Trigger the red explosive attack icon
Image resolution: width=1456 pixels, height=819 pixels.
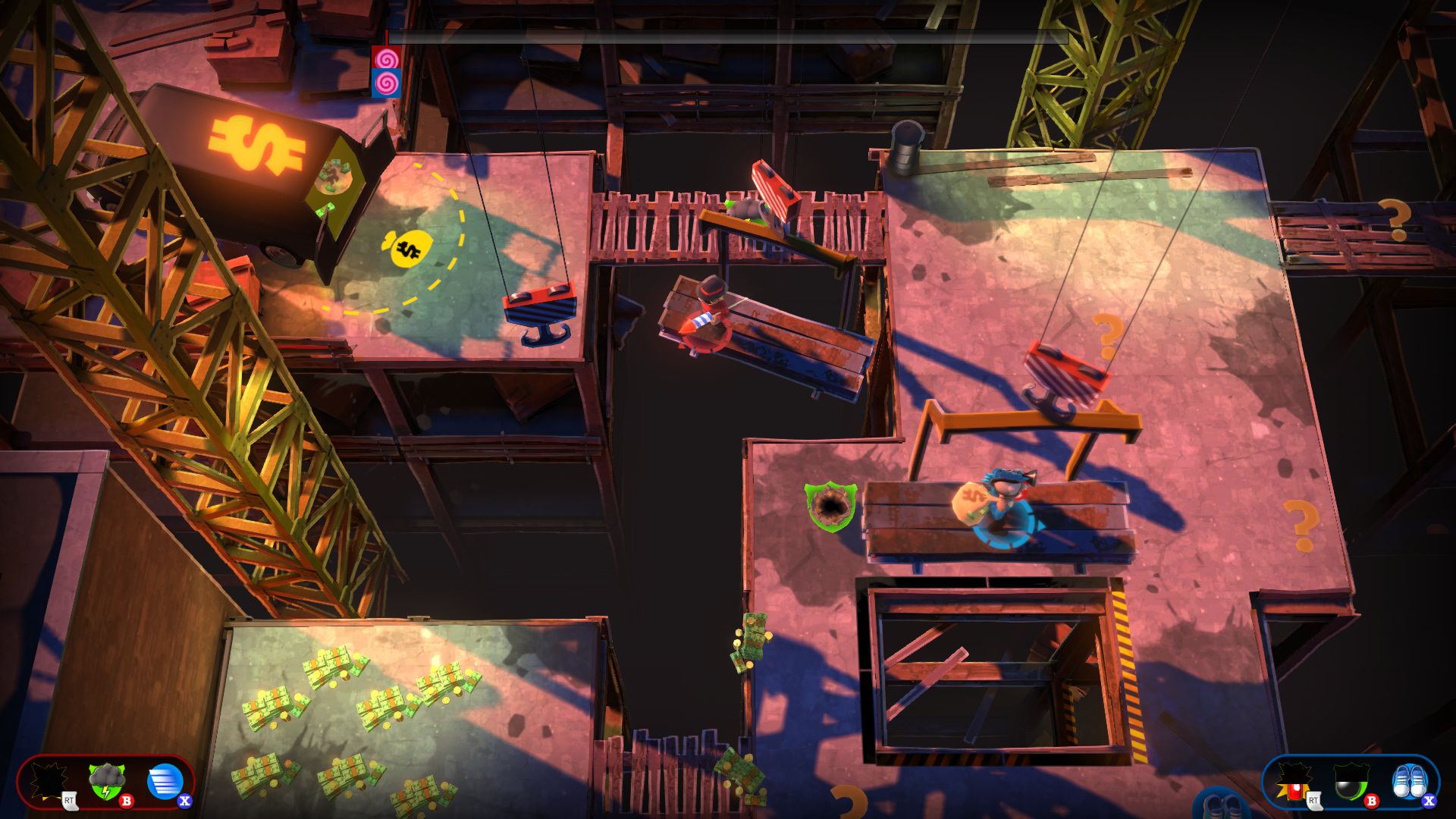[1292, 782]
